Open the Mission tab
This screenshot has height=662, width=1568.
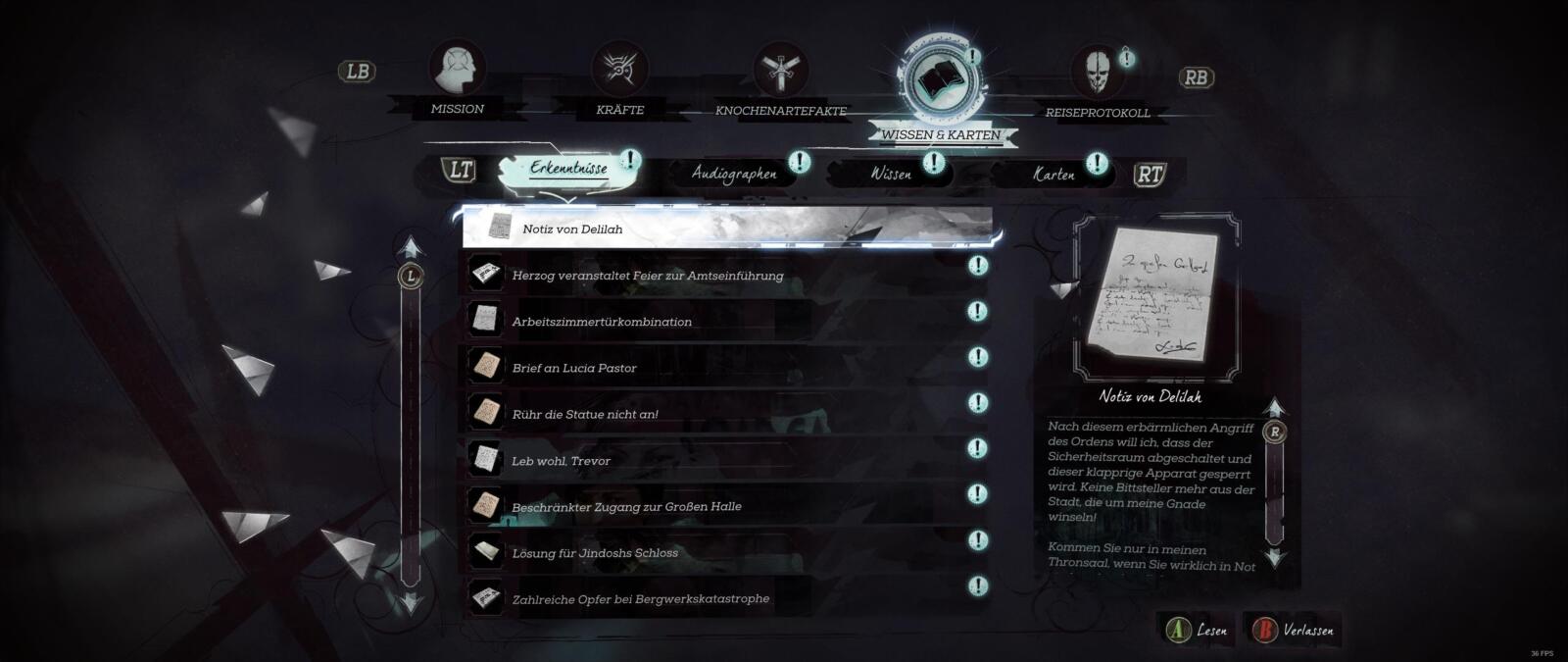tap(458, 76)
